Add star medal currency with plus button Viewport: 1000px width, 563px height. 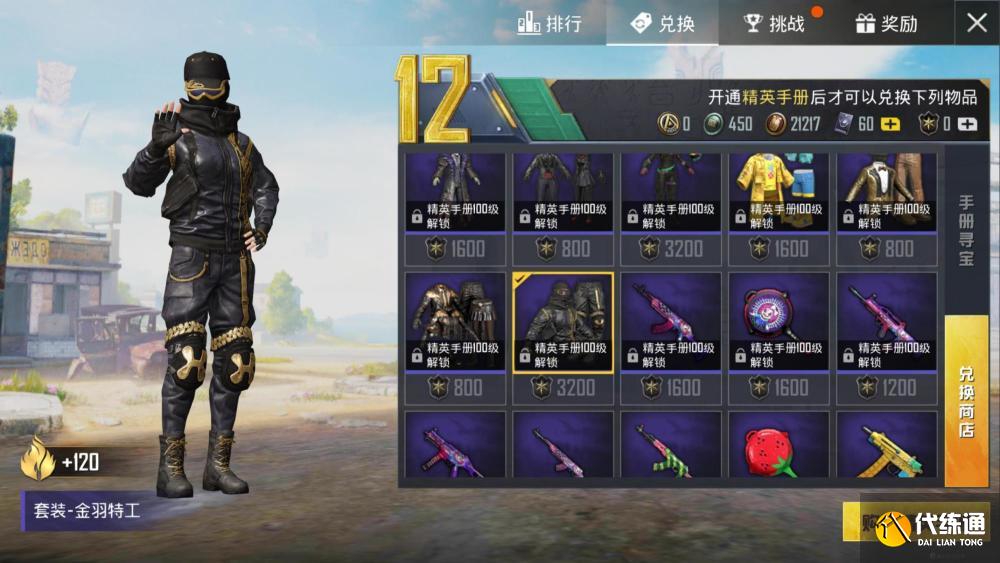[966, 124]
